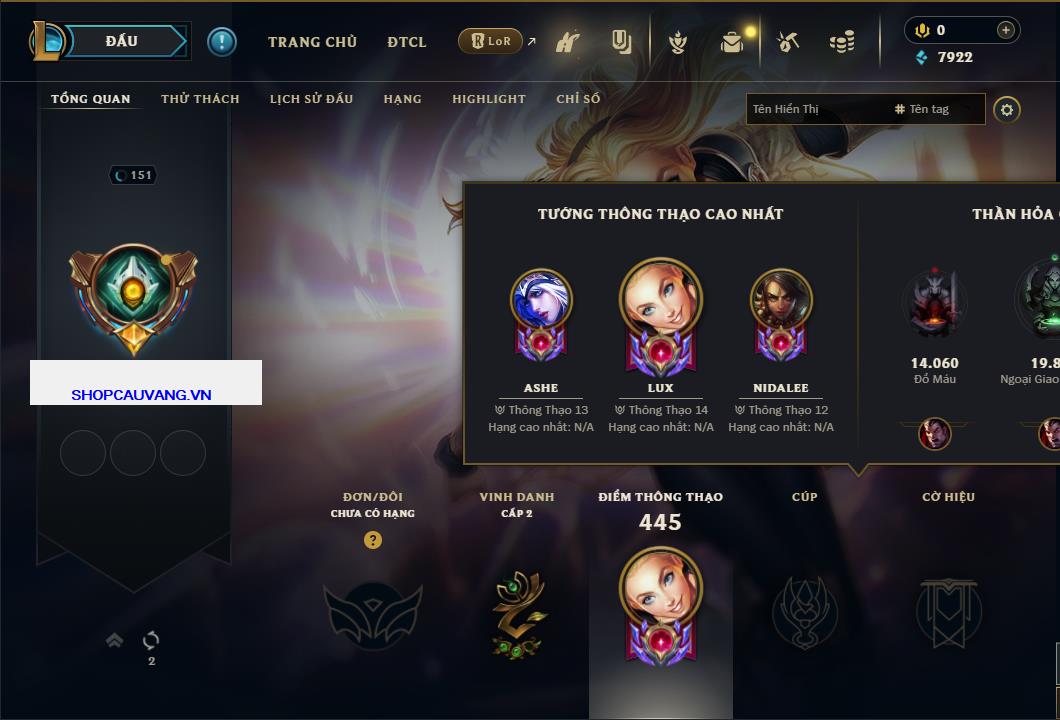Open the CÚP trophy section
Image resolution: width=1060 pixels, height=720 pixels.
coord(804,612)
